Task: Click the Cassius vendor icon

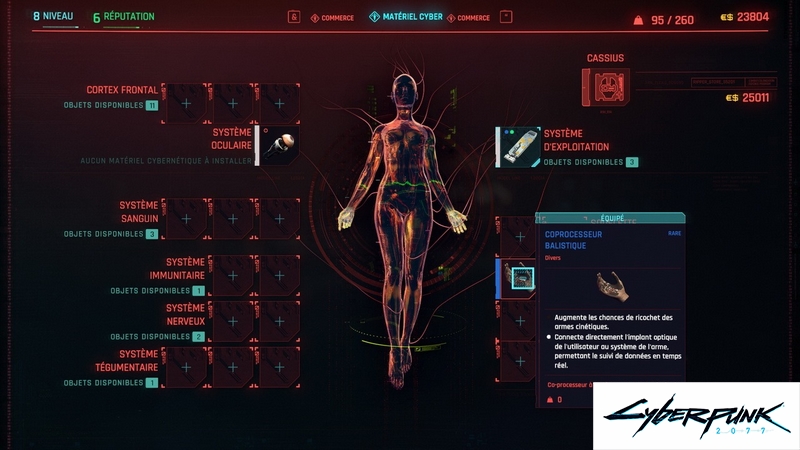Action: [x=605, y=88]
